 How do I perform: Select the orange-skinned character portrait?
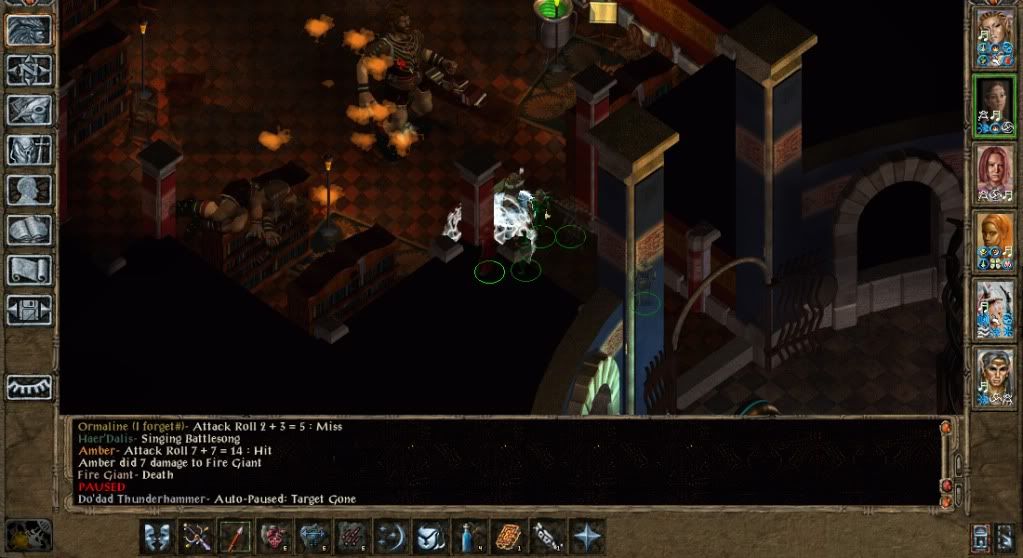pos(994,241)
